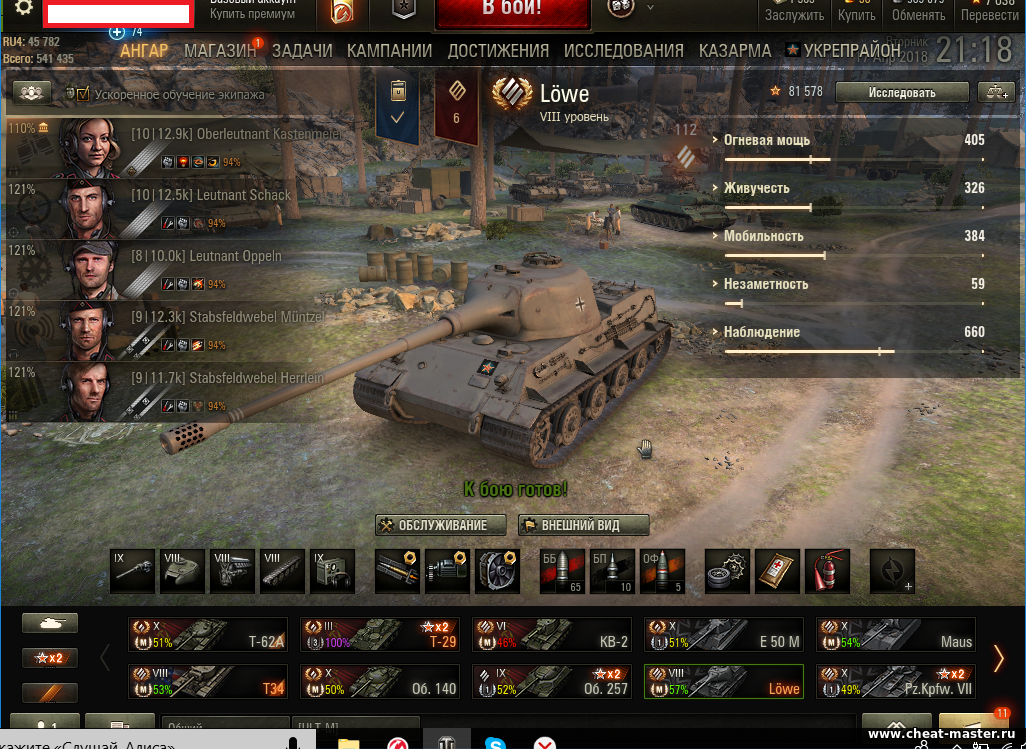Select the fire extinguisher consumable slot
The width and height of the screenshot is (1026, 749).
[x=827, y=572]
